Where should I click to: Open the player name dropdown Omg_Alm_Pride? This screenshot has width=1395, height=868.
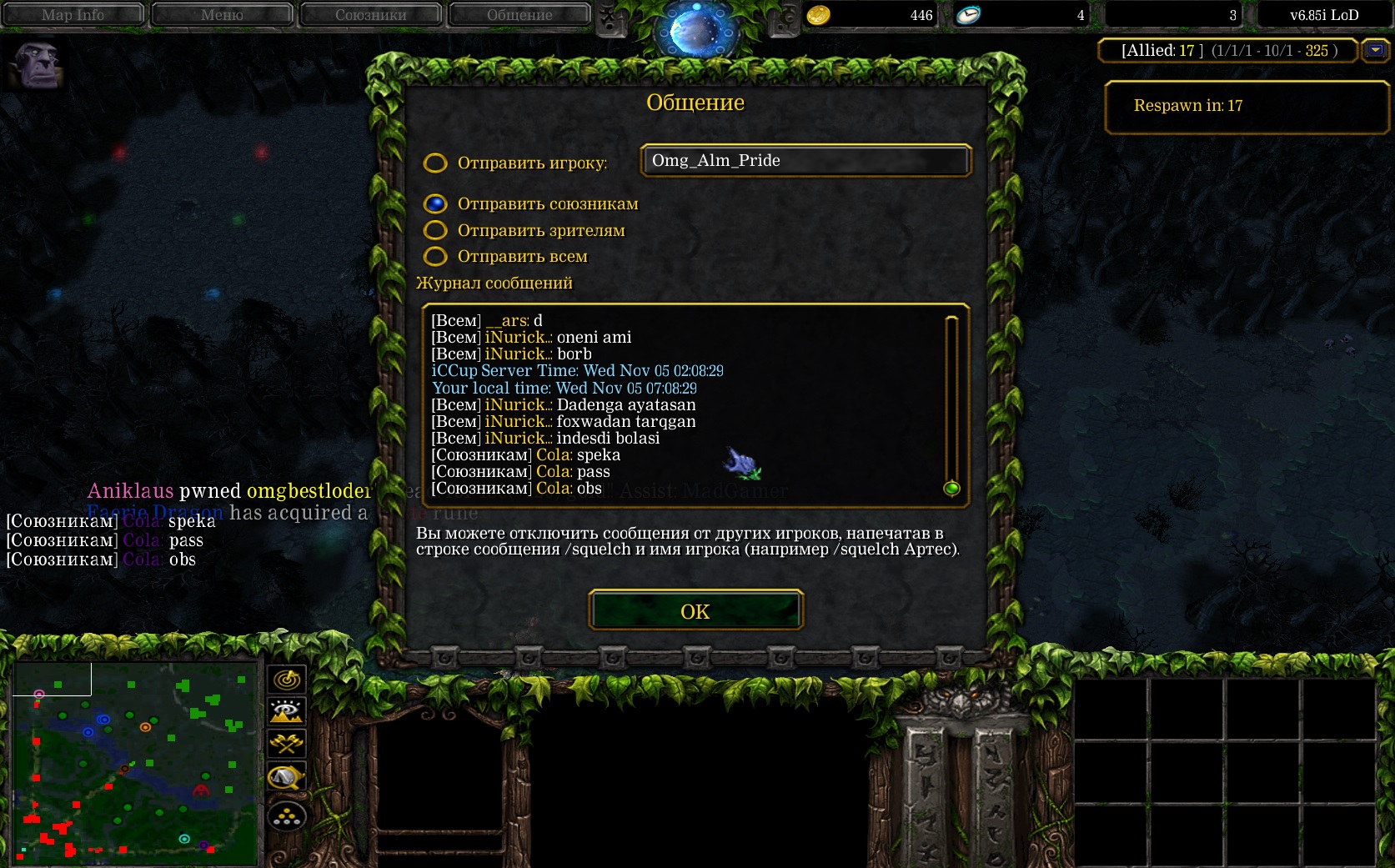805,161
